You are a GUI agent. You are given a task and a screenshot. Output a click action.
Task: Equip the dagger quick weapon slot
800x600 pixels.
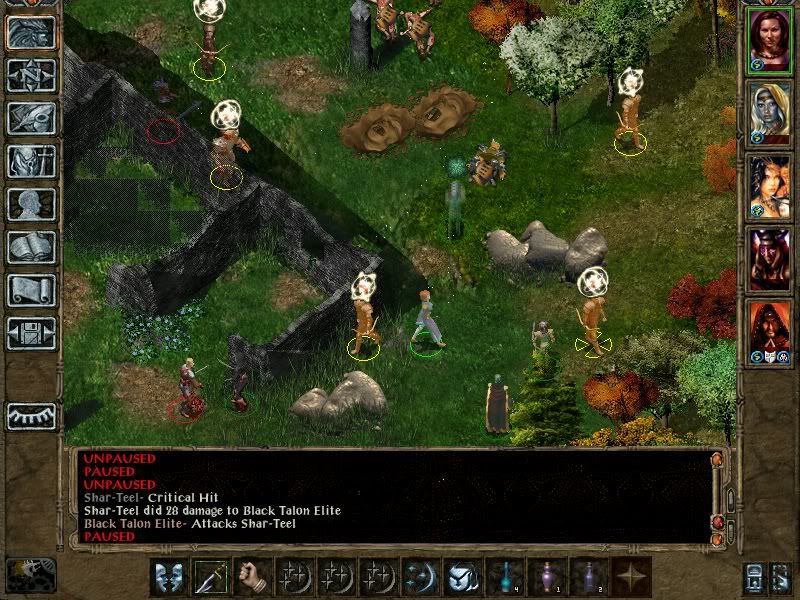pyautogui.click(x=212, y=577)
